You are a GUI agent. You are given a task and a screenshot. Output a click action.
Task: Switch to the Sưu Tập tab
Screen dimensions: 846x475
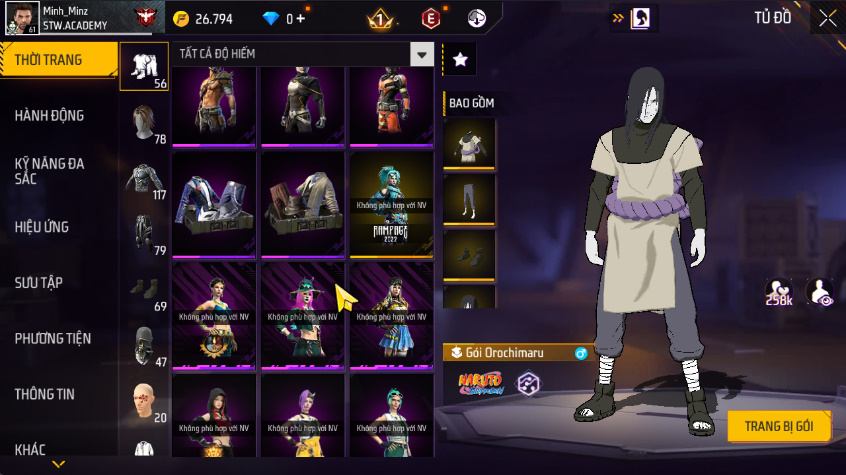pos(40,283)
